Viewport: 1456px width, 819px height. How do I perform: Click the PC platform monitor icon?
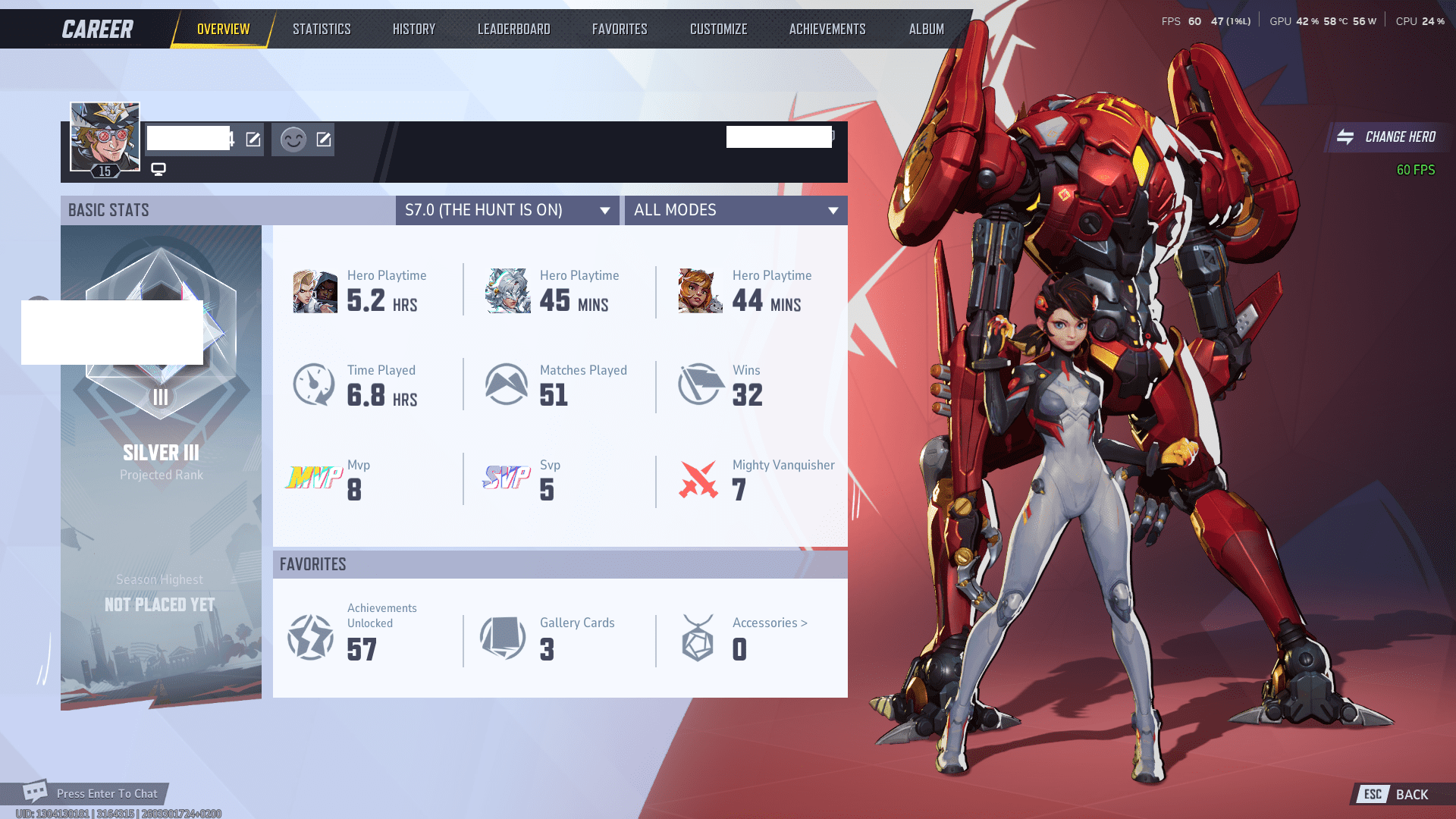(x=158, y=168)
